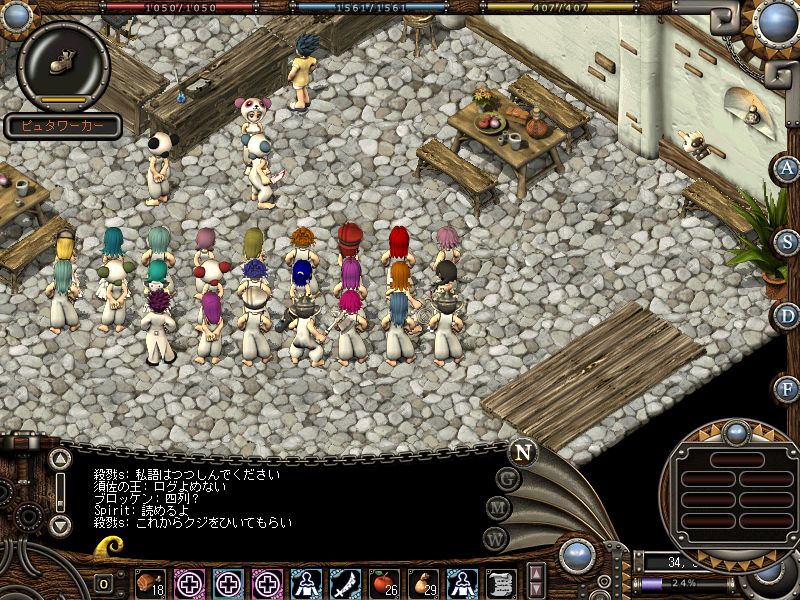Choose the round W button
Image resolution: width=800 pixels, height=600 pixels.
coord(496,538)
